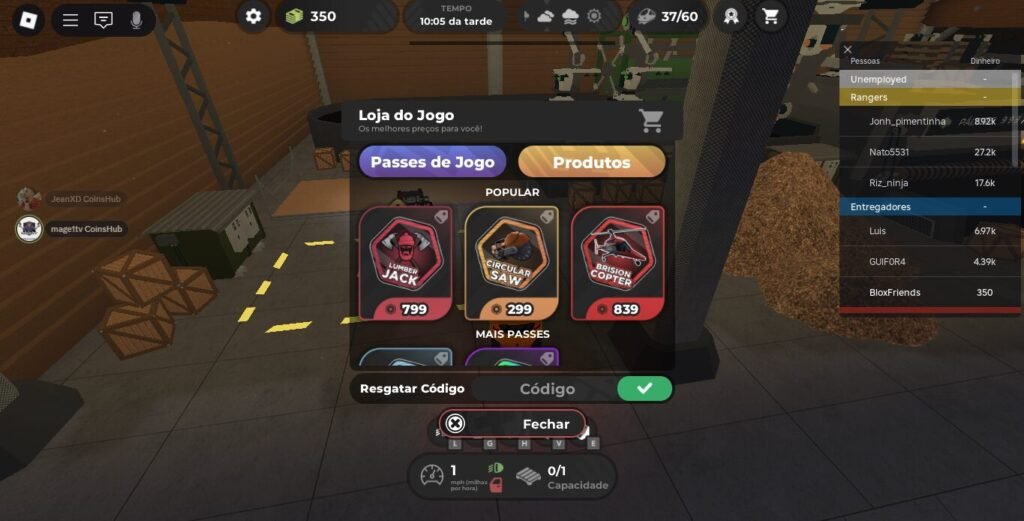
Task: Switch to Passes de Jogo tab
Action: pos(432,162)
